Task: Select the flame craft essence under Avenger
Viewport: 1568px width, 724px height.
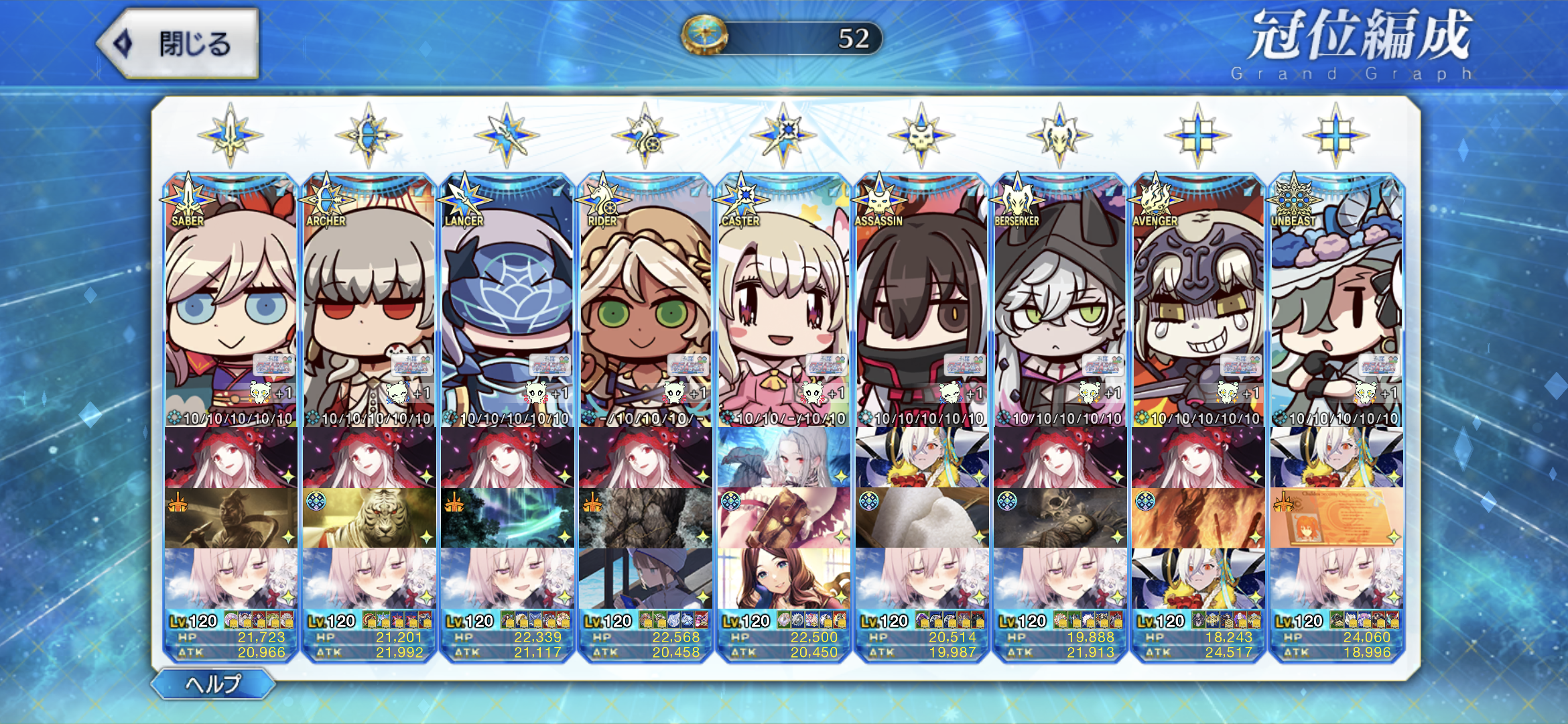Action: pos(1197,518)
